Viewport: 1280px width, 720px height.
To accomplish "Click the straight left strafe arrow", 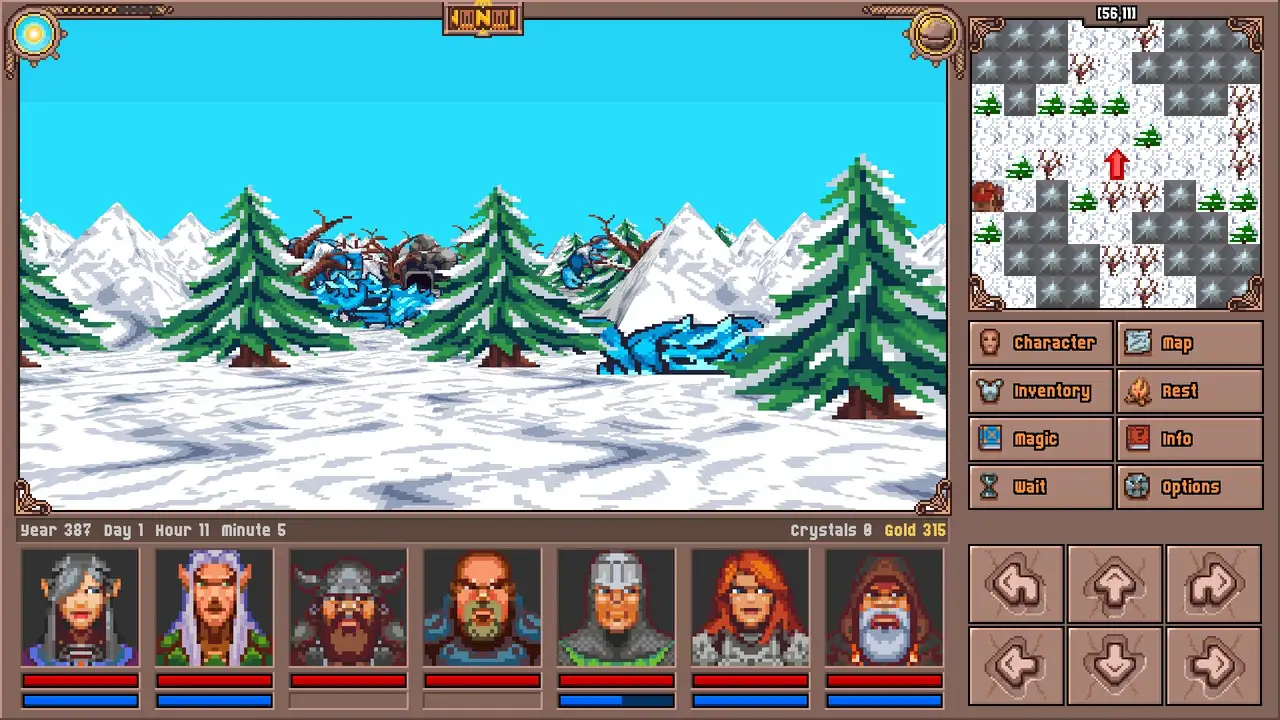I will 1017,664.
